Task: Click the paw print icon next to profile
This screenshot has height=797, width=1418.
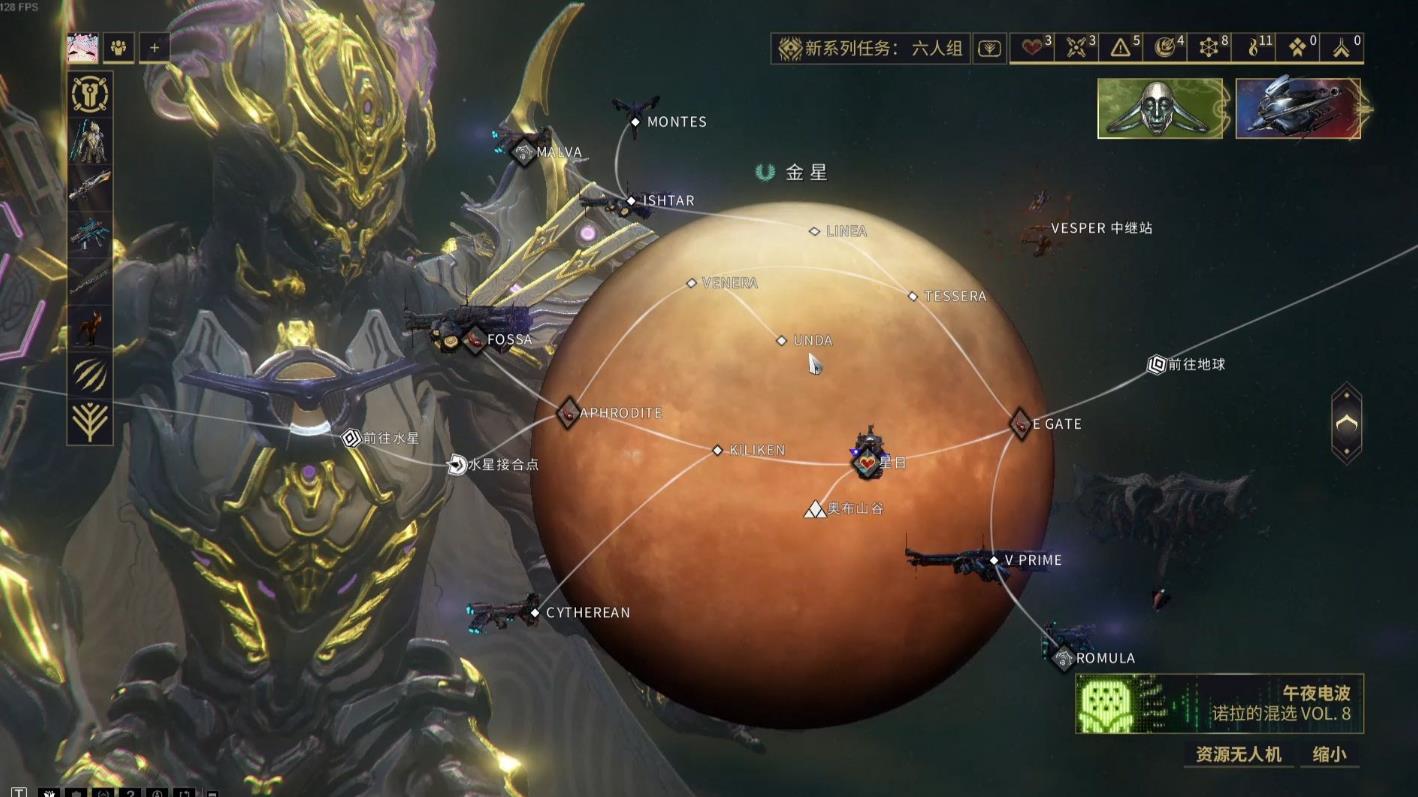Action: (118, 48)
